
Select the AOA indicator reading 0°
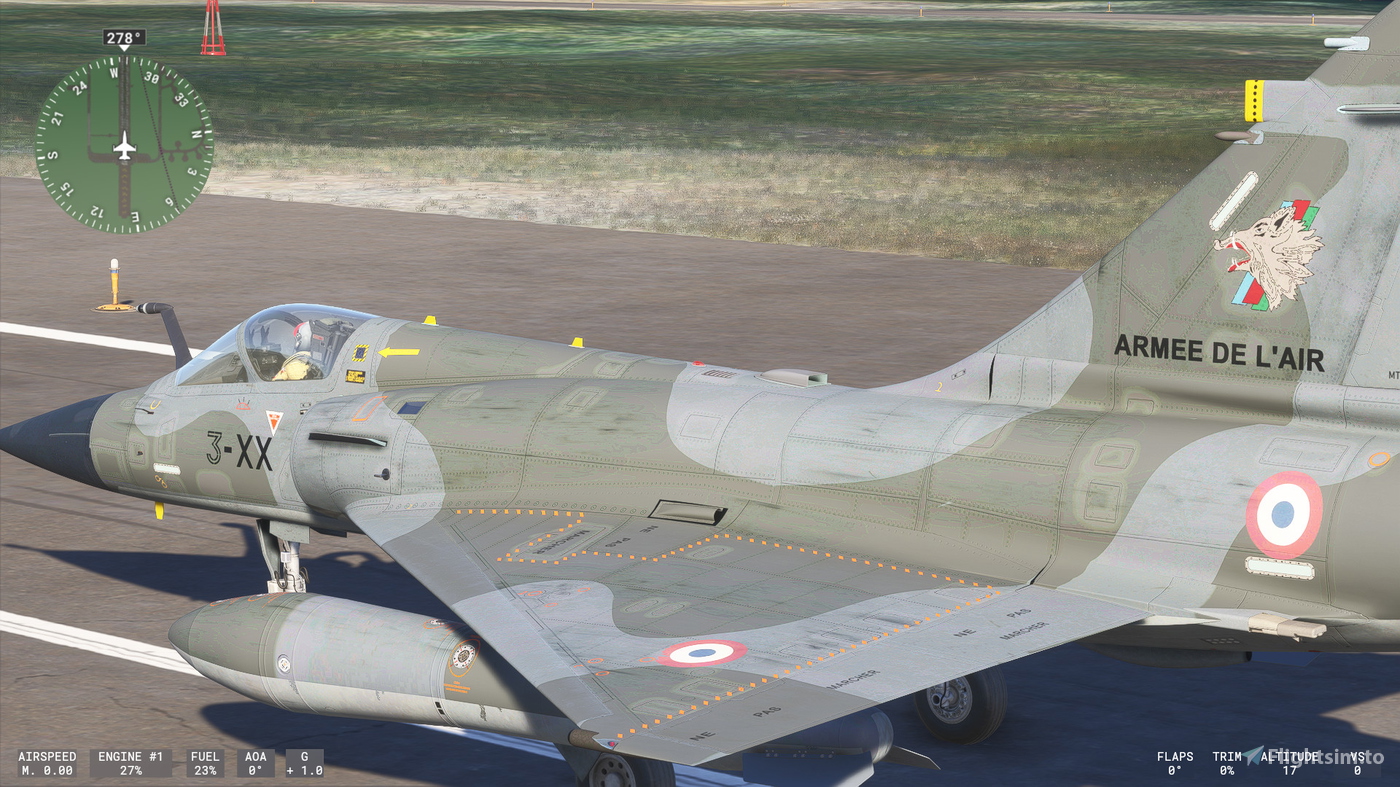pyautogui.click(x=256, y=765)
